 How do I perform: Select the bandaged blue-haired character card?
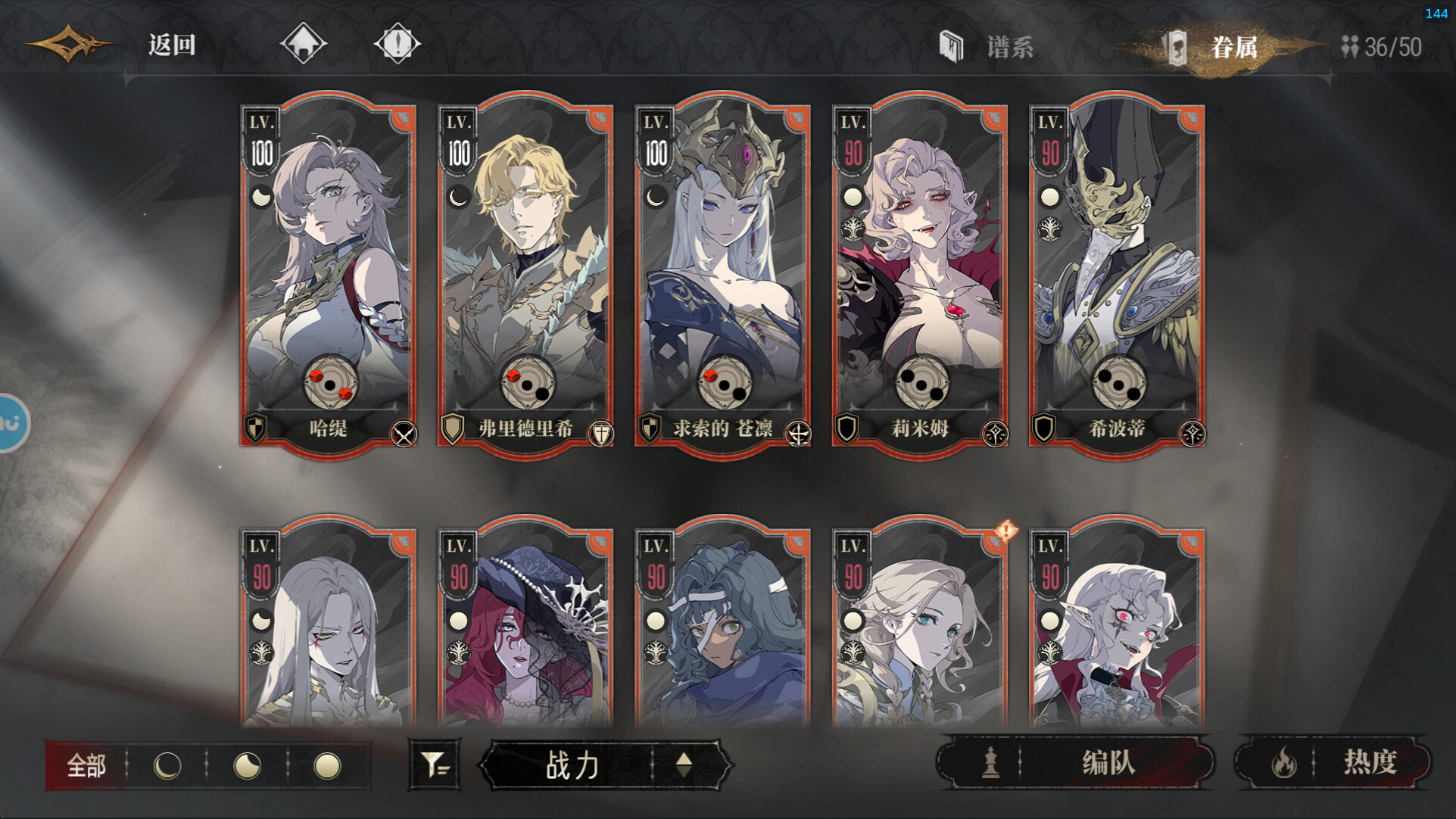tap(722, 628)
